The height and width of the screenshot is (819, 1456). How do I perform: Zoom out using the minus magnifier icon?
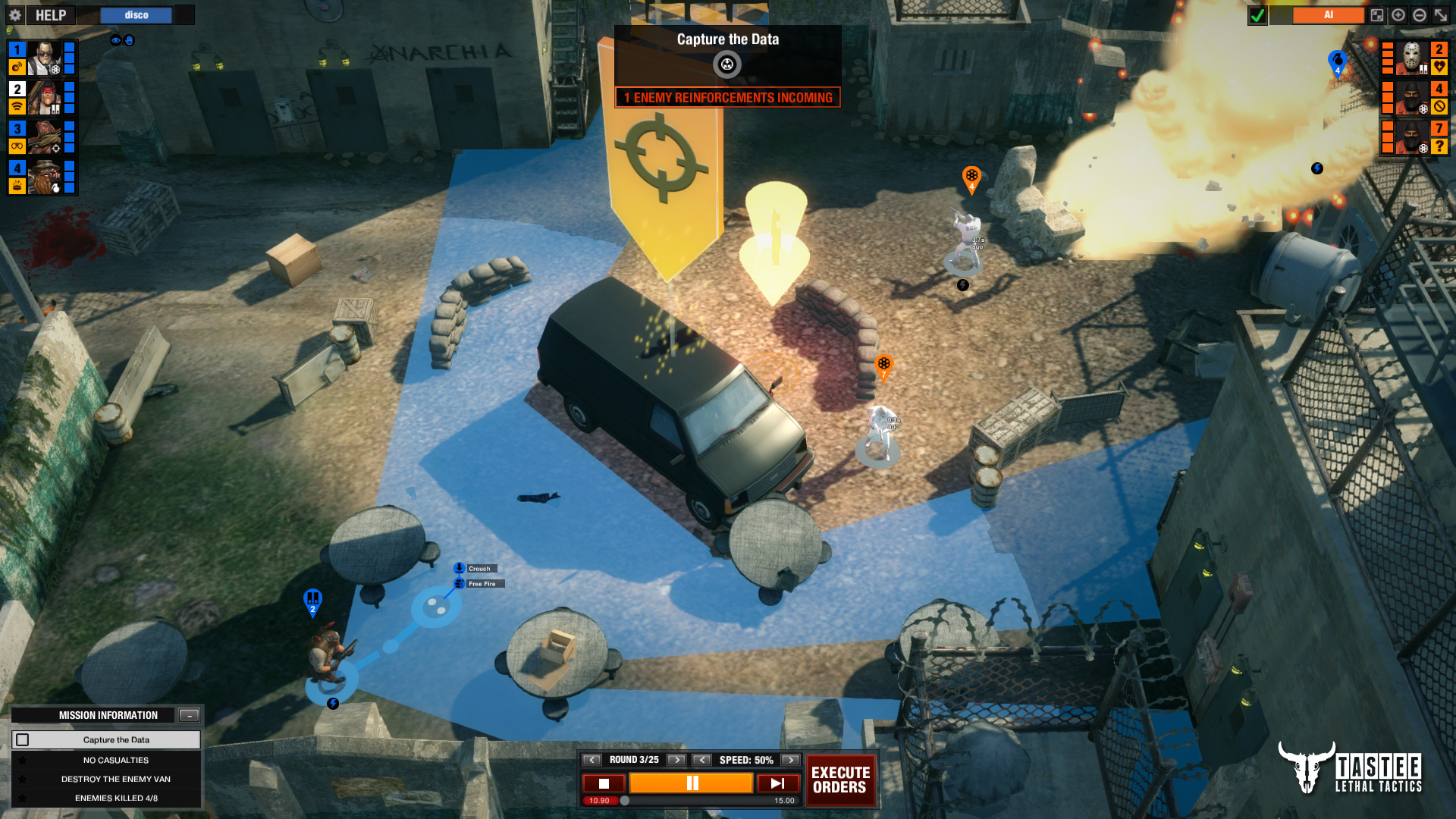tap(1419, 14)
